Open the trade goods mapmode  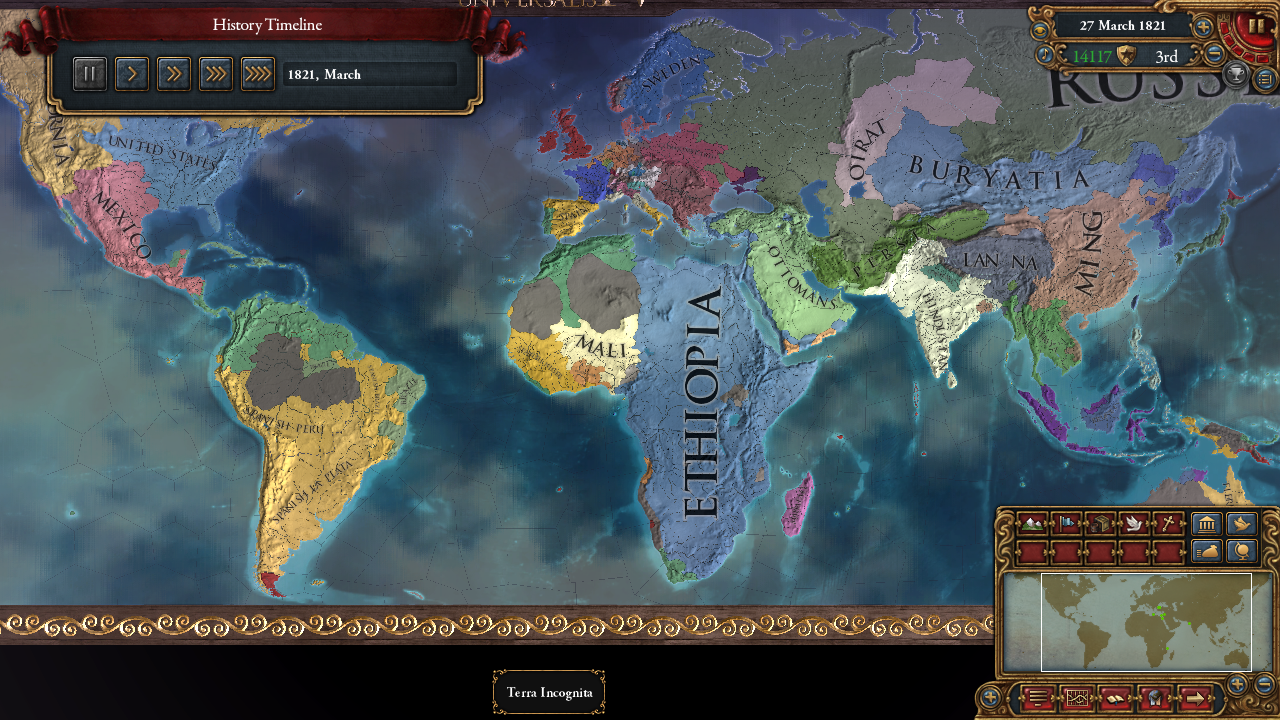click(x=1098, y=525)
